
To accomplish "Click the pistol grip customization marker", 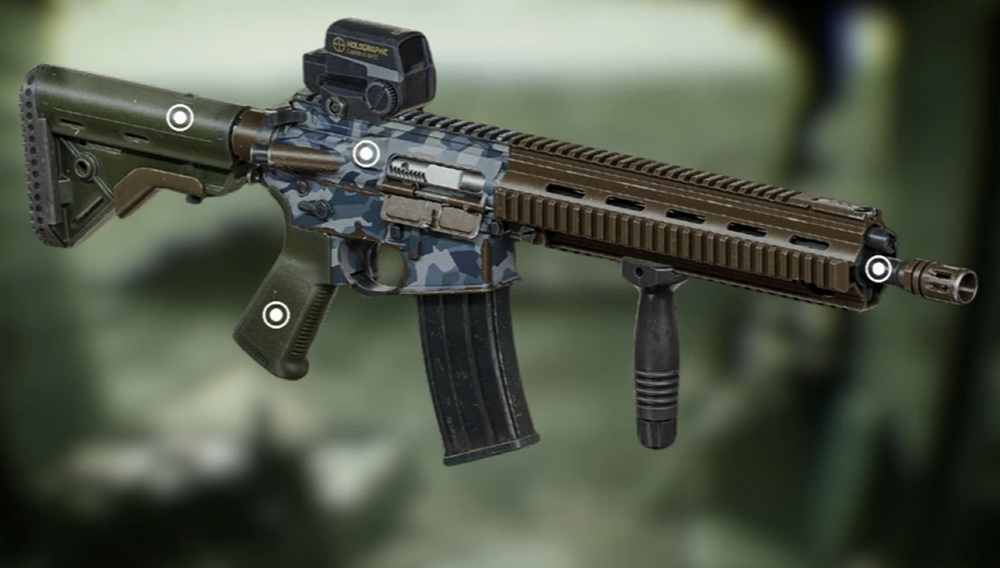I will coord(275,316).
